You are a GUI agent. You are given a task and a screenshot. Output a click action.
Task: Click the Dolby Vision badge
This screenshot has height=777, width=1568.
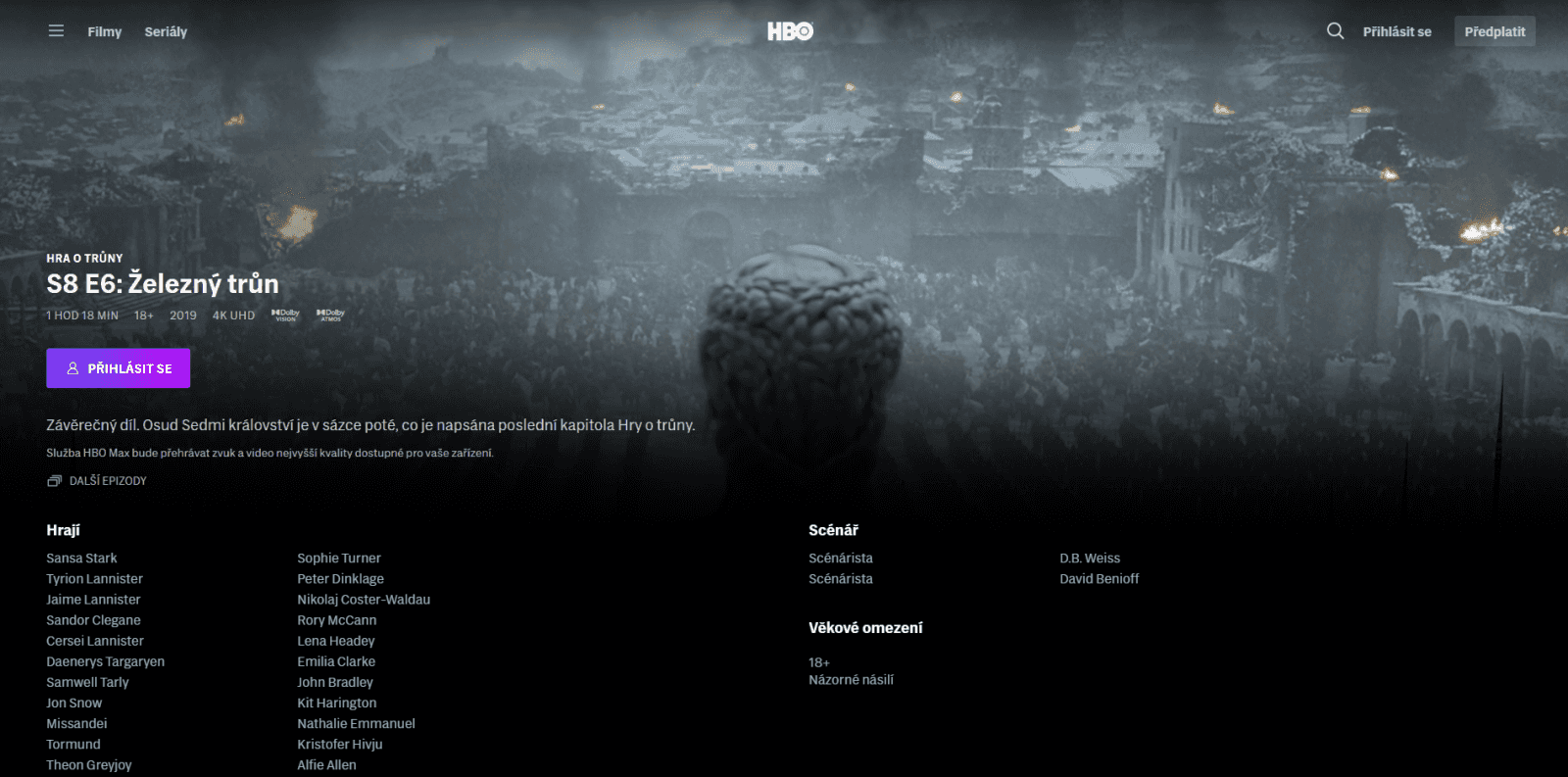[285, 315]
